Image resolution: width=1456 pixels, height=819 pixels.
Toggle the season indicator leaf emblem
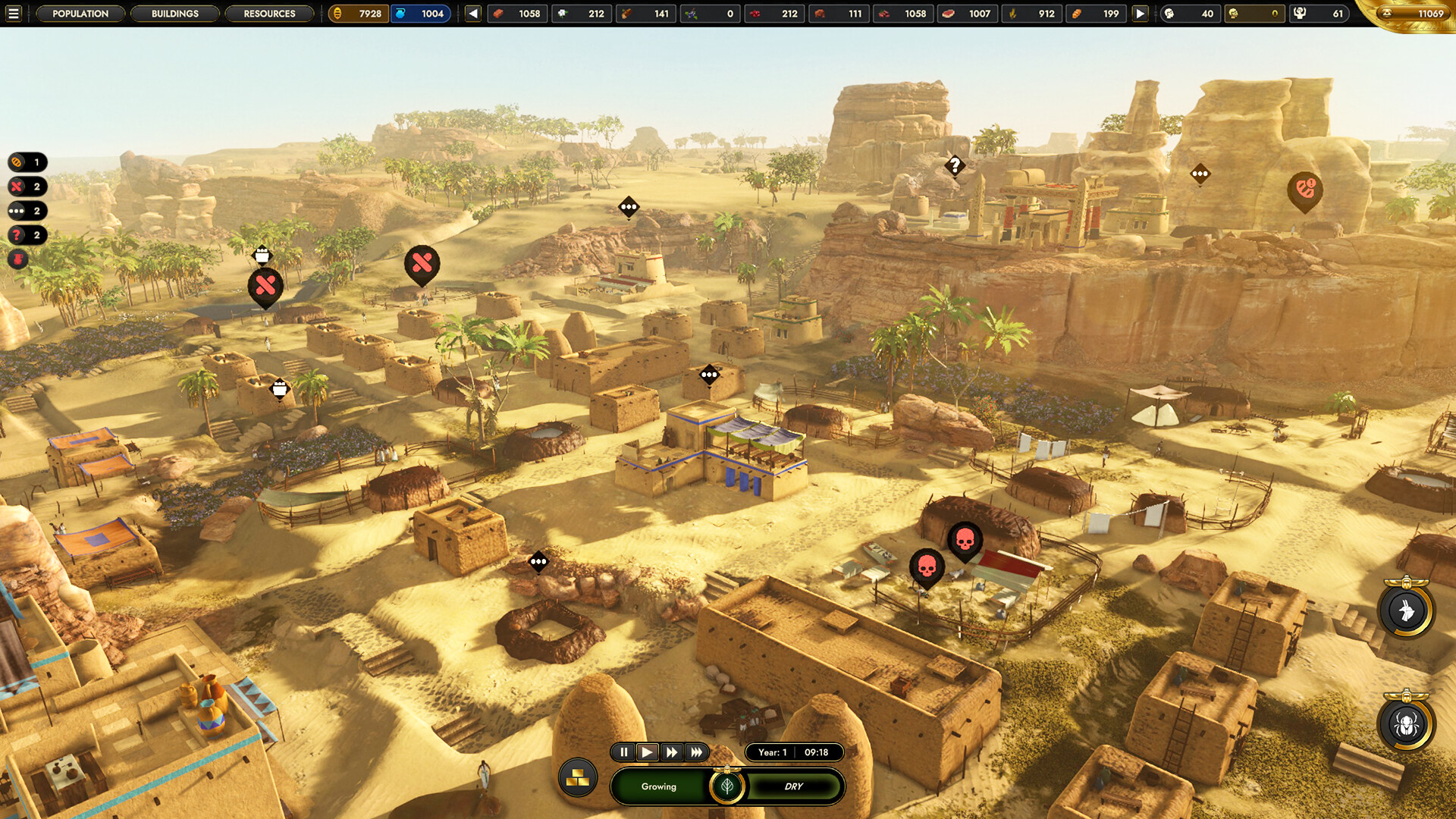727,785
